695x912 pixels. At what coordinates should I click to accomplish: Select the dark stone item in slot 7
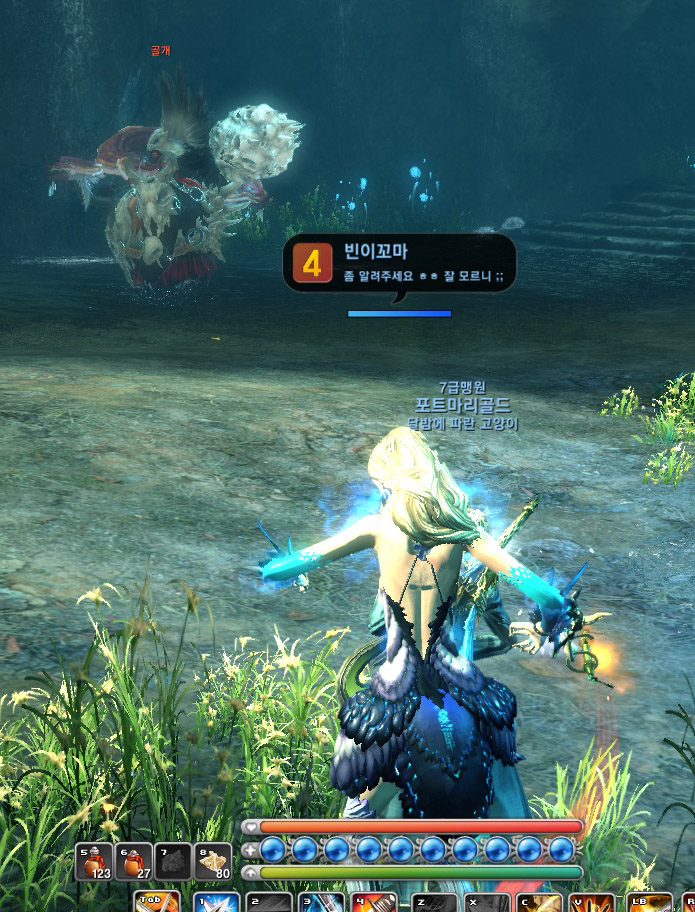[x=173, y=861]
